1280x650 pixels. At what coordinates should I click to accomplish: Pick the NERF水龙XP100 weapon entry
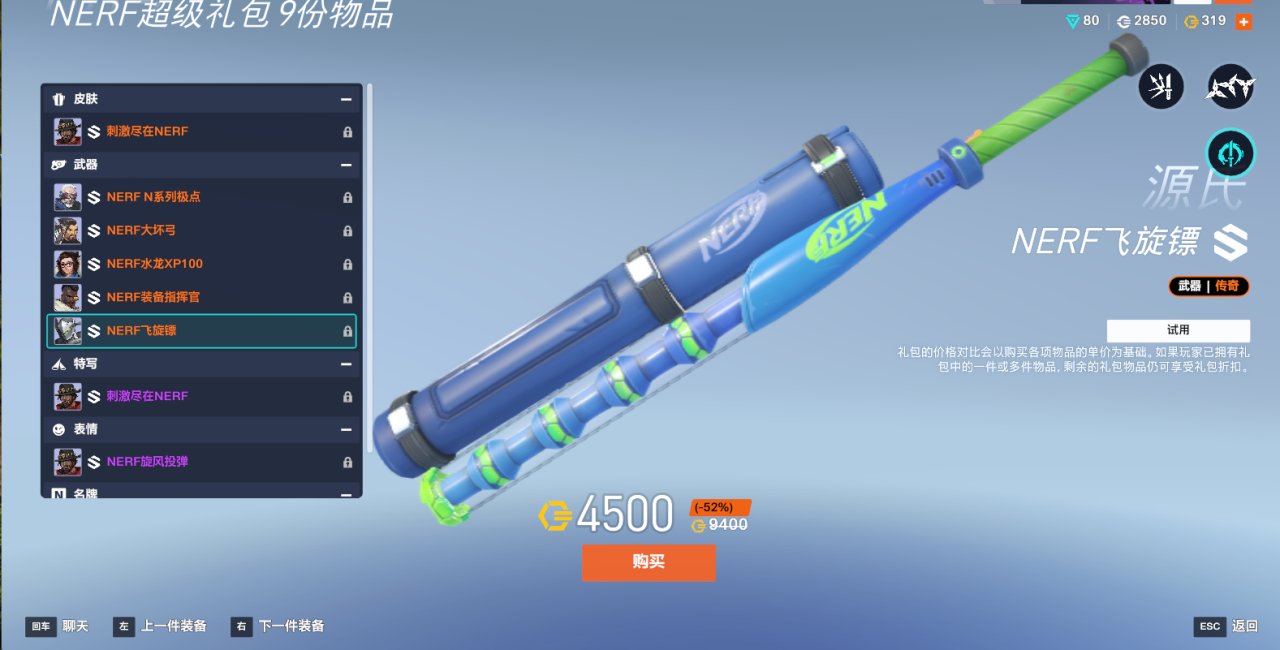(201, 264)
